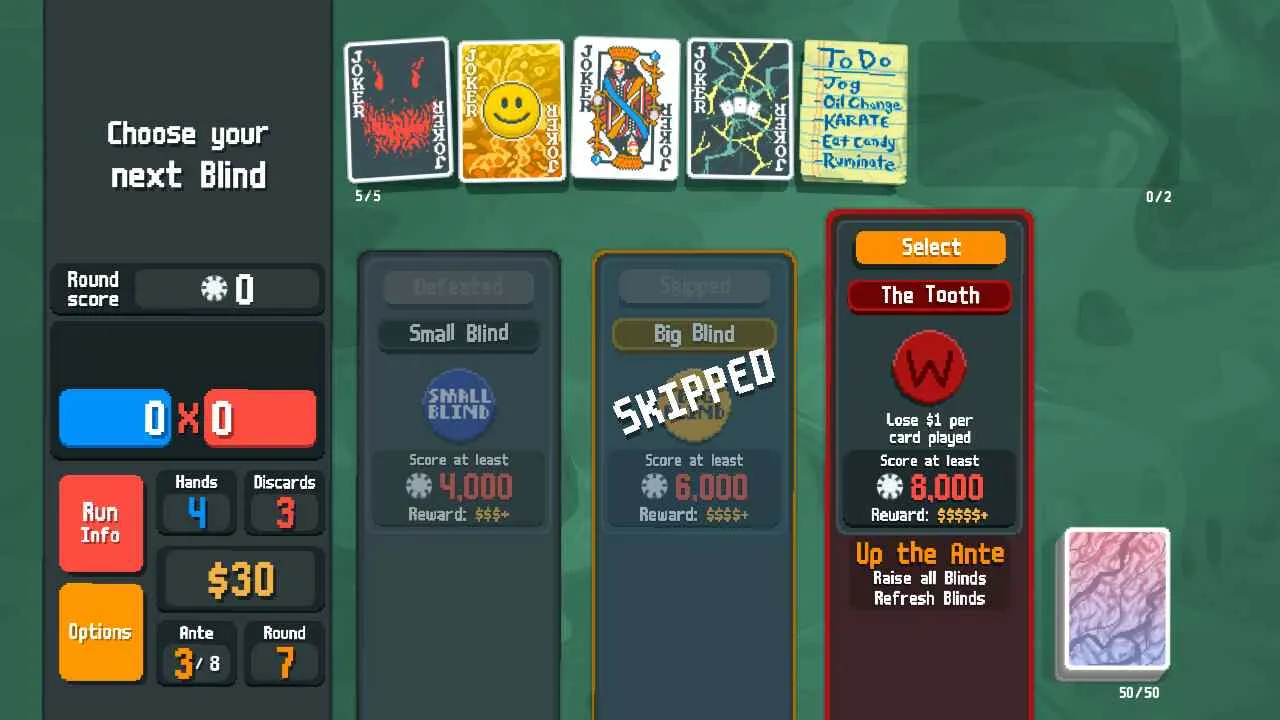Select the red grinning face joker card
Screen dimensions: 1280x720
(399, 110)
